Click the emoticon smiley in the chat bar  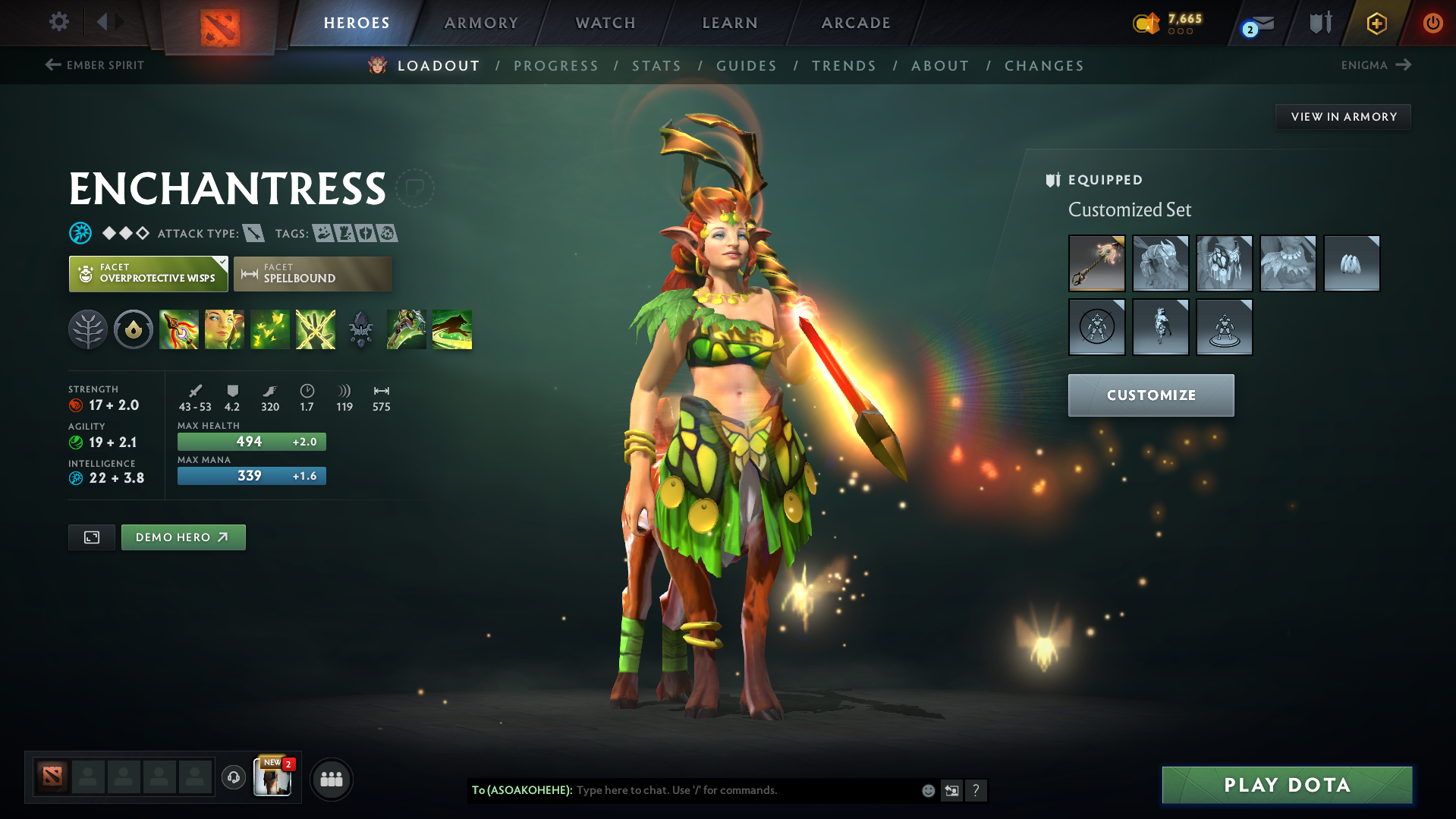928,790
